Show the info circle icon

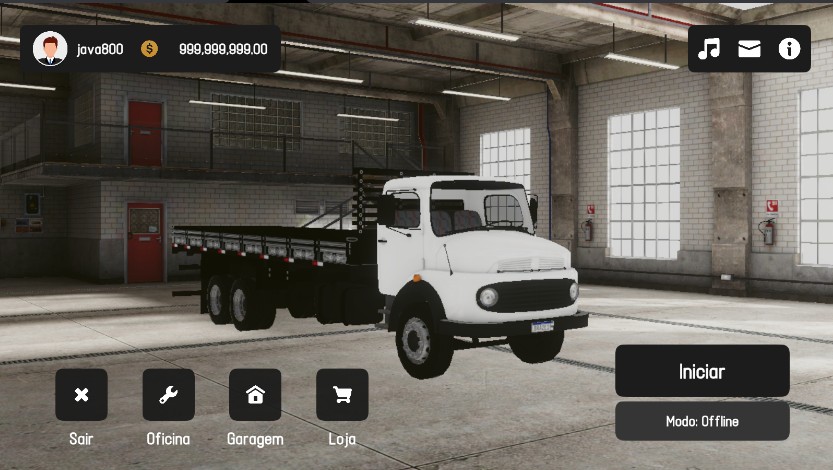click(789, 49)
